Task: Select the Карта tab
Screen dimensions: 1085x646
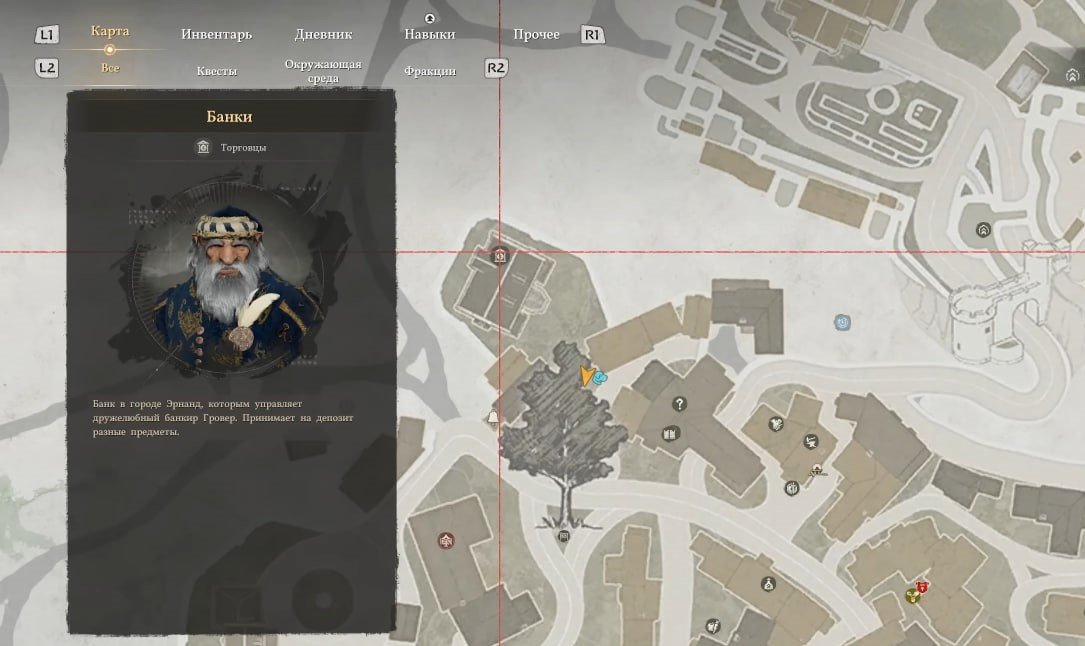Action: (109, 32)
